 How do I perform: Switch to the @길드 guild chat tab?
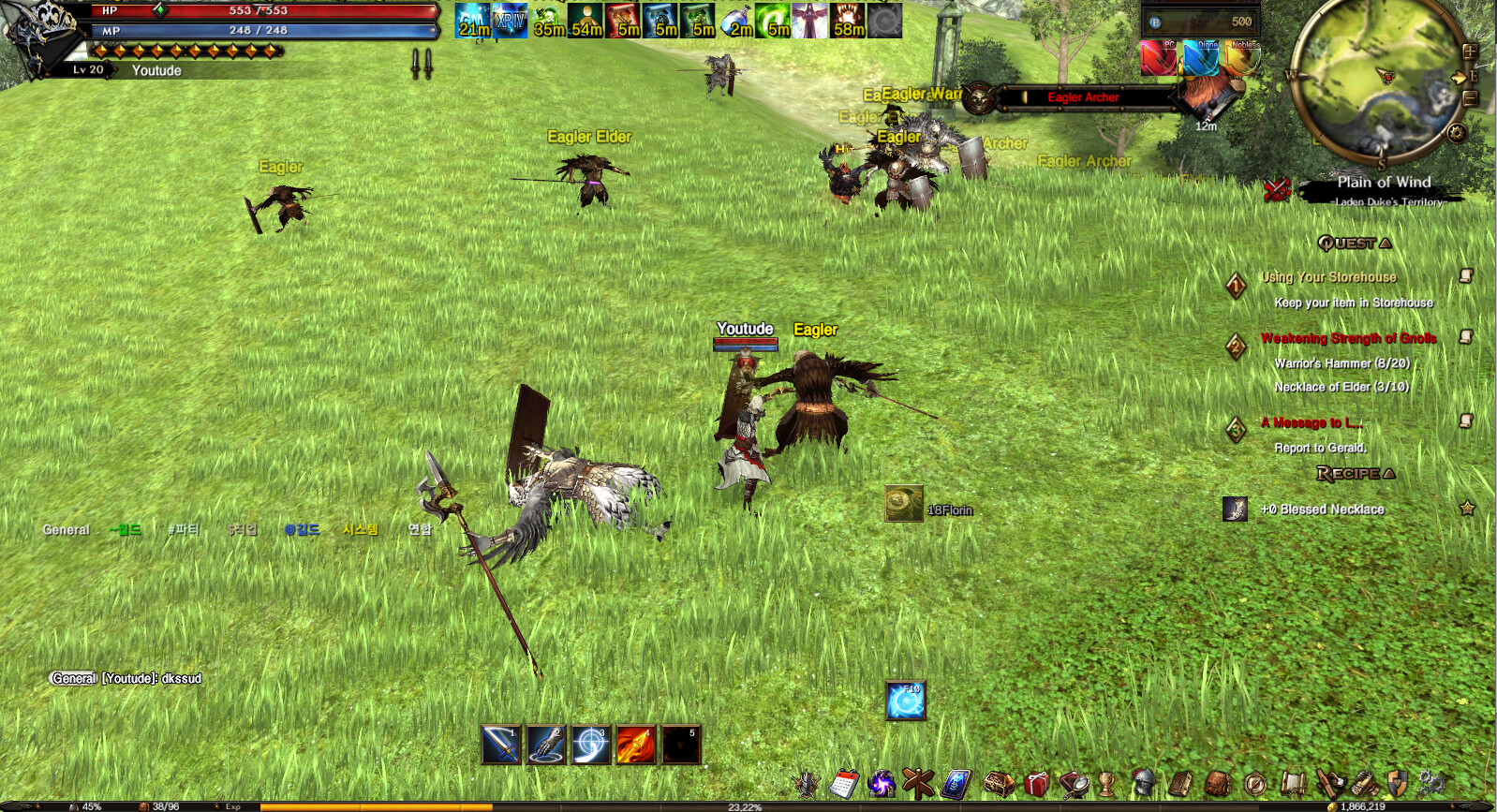pyautogui.click(x=304, y=529)
